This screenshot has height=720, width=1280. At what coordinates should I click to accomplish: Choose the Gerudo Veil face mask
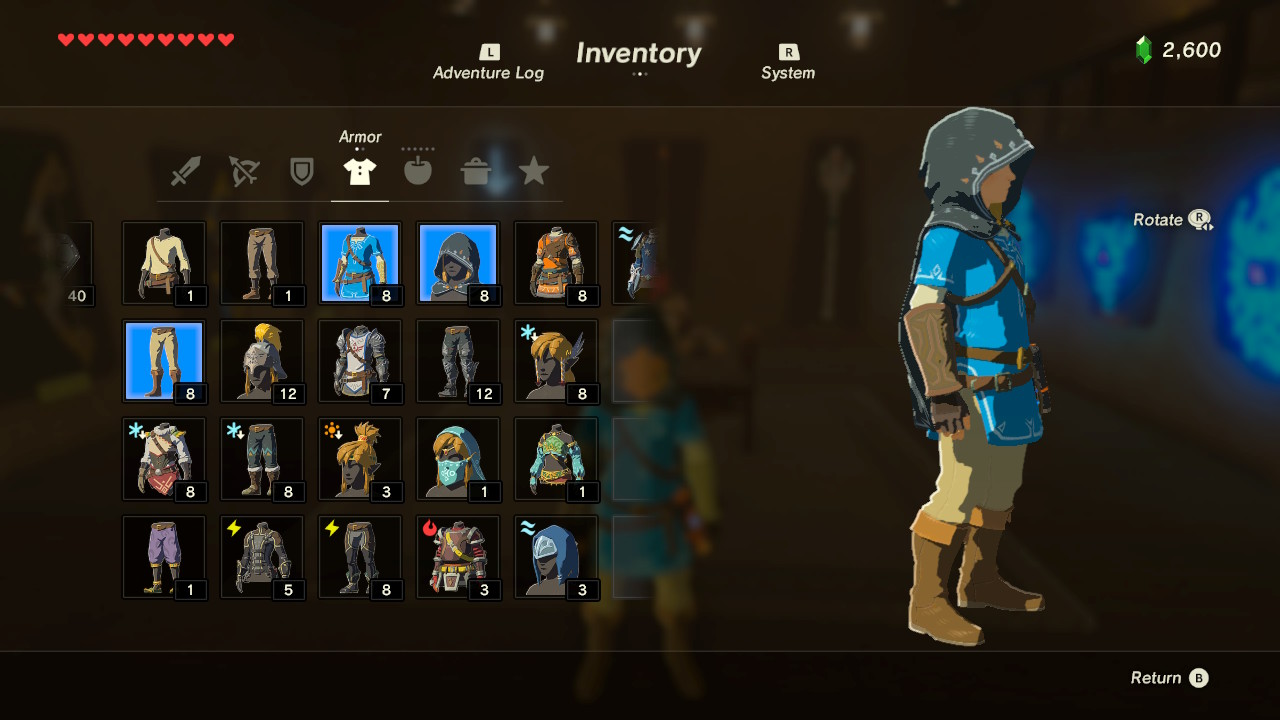pyautogui.click(x=458, y=459)
